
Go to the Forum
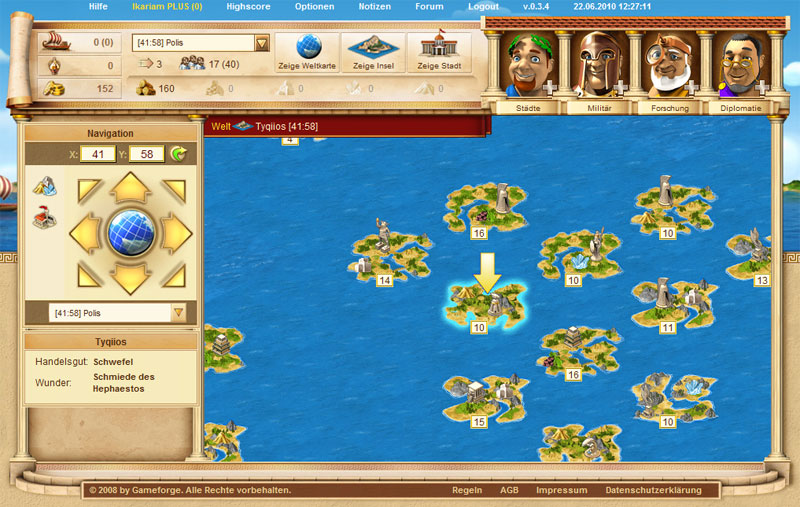coord(430,6)
